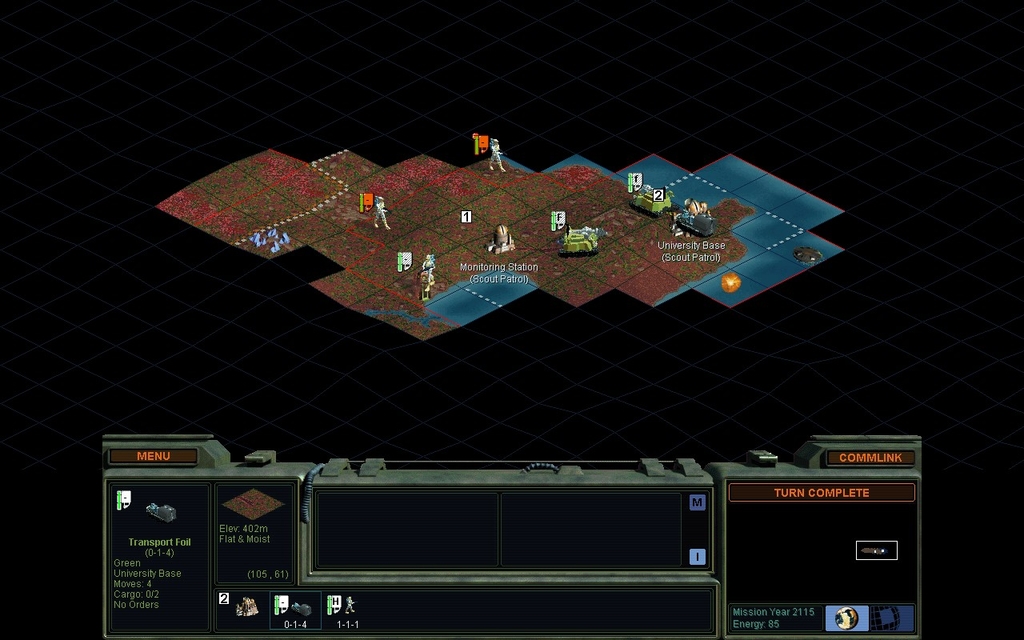Select the Monitoring Station base
The height and width of the screenshot is (640, 1024).
pyautogui.click(x=501, y=240)
